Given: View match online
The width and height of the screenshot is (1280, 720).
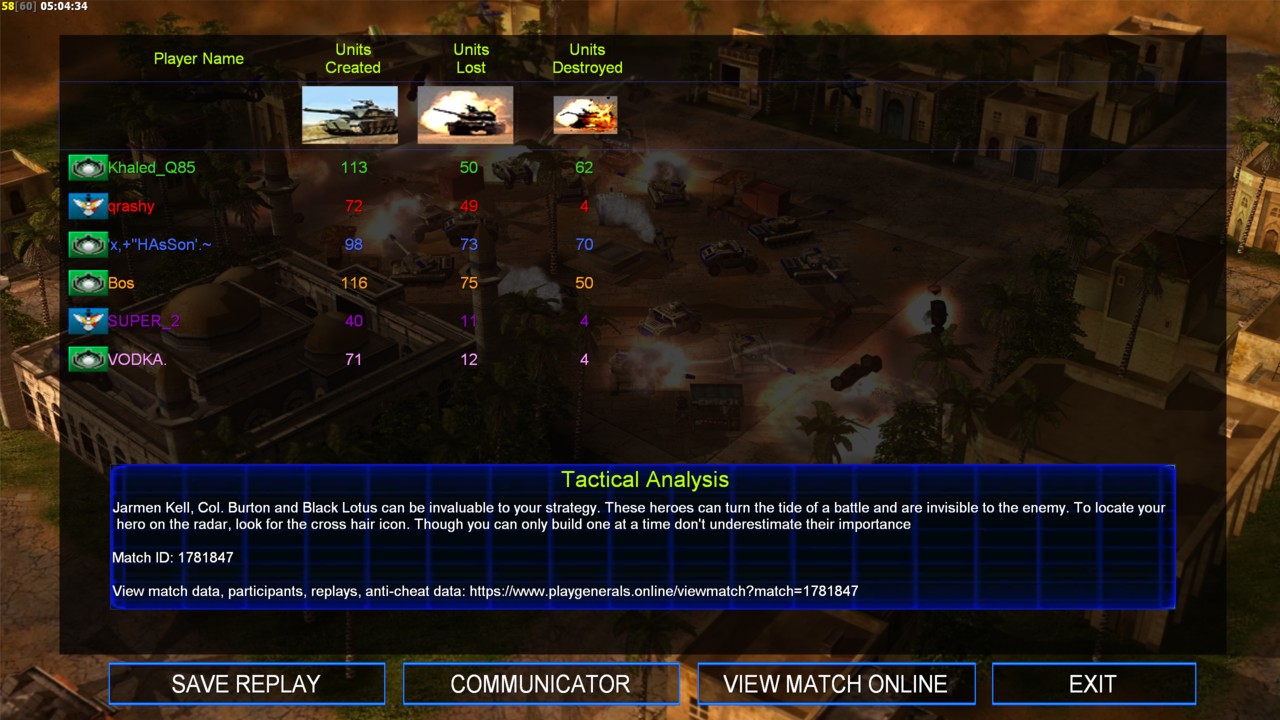Looking at the screenshot, I should (x=835, y=684).
